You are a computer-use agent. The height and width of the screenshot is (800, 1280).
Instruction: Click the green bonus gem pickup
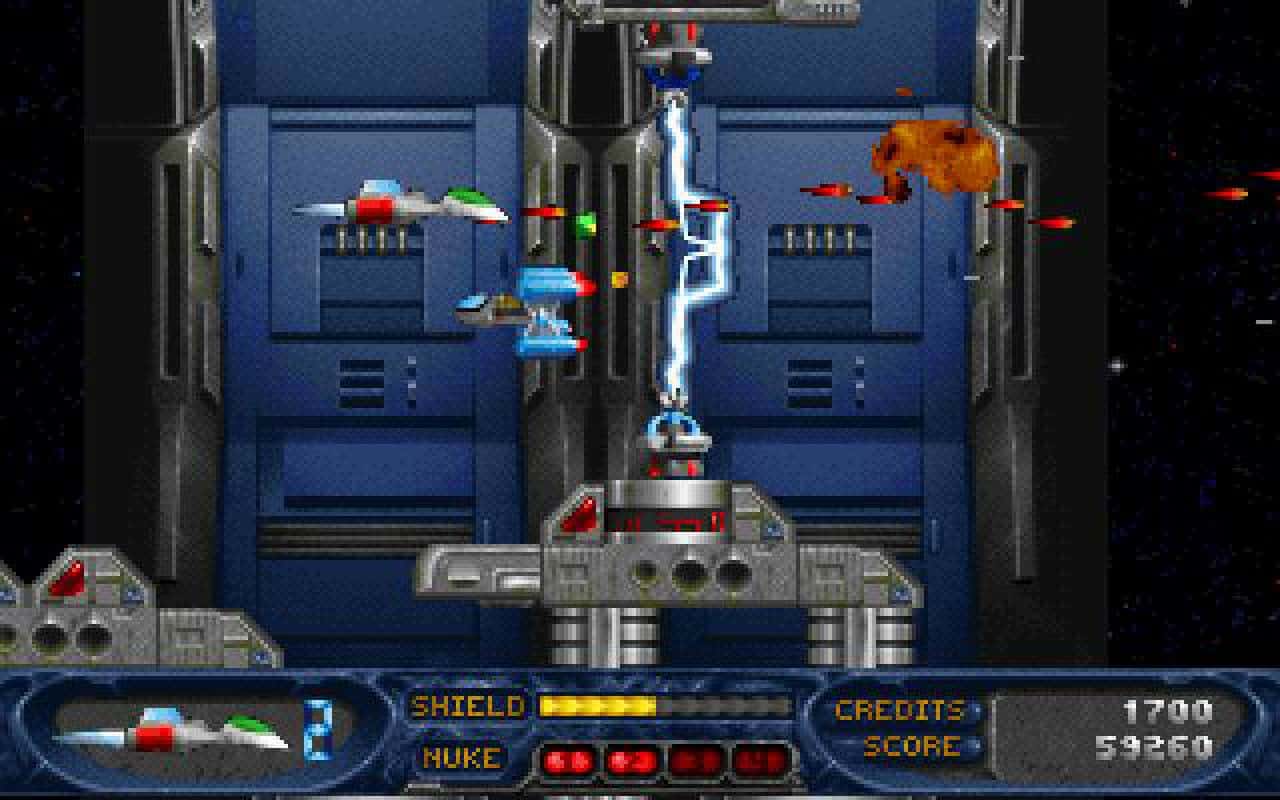(588, 221)
